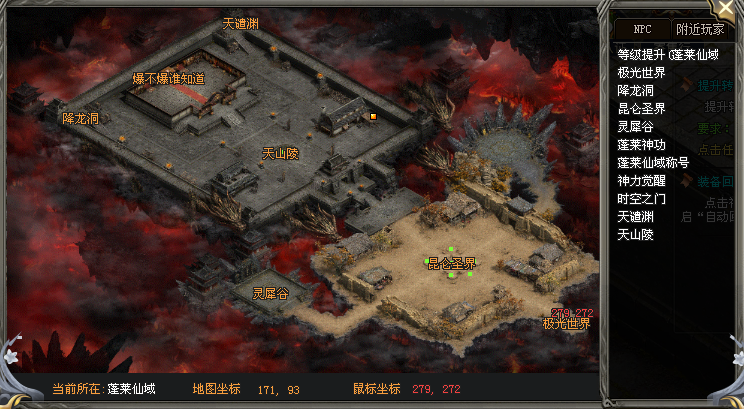Choose 蓬莱神功 in the NPC list
Image resolution: width=744 pixels, height=409 pixels.
click(641, 144)
